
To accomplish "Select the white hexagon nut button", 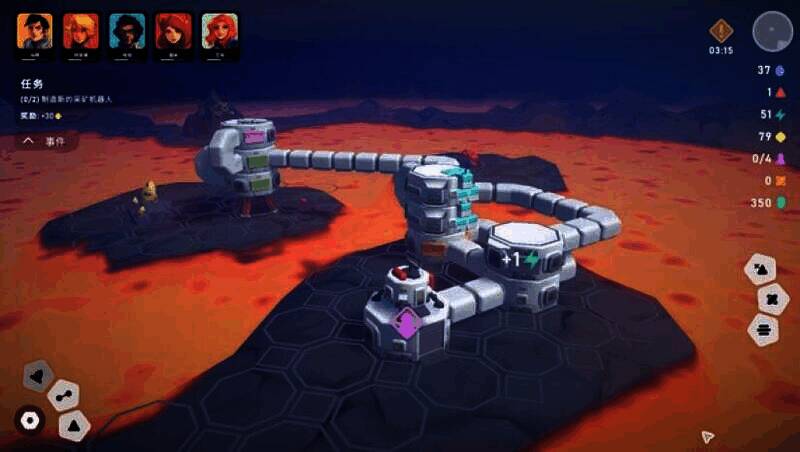I will point(30,420).
